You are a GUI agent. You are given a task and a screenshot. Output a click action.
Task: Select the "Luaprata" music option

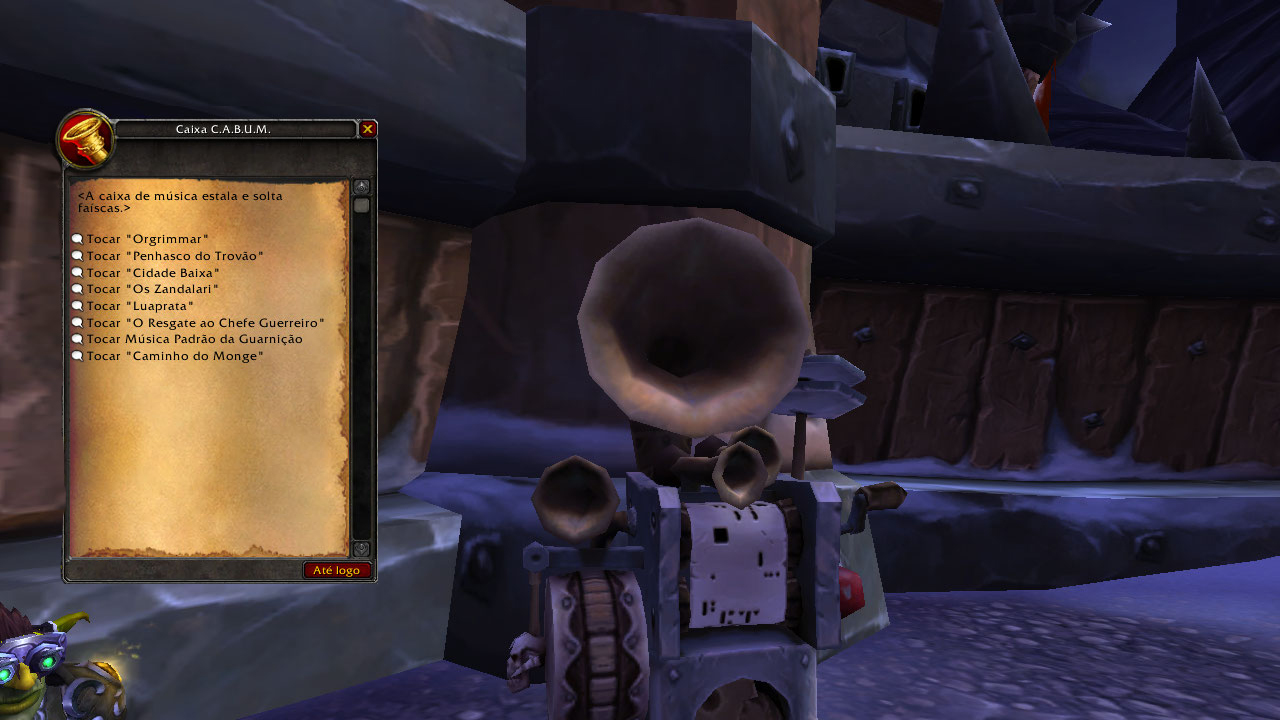(140, 306)
